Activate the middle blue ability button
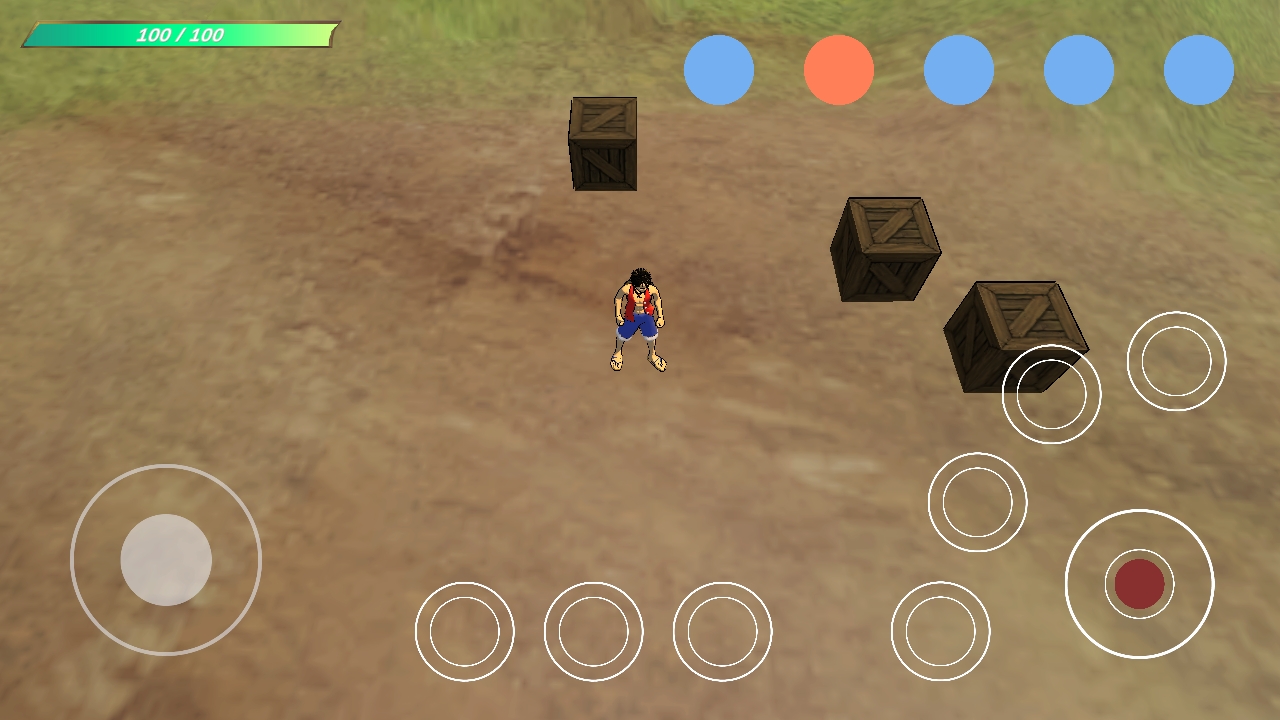The width and height of the screenshot is (1280, 720). click(960, 68)
